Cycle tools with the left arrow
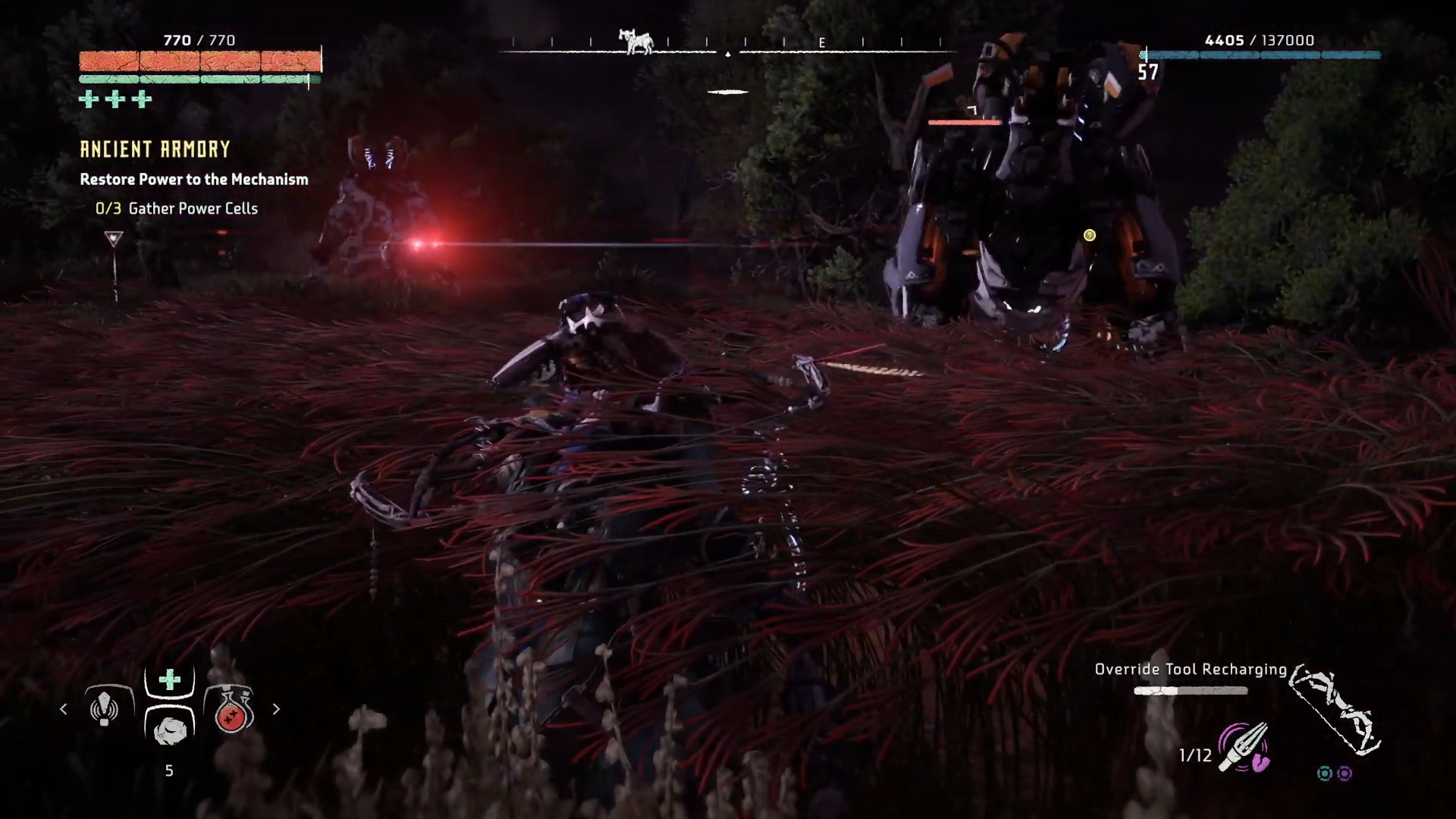This screenshot has height=819, width=1456. coord(64,709)
